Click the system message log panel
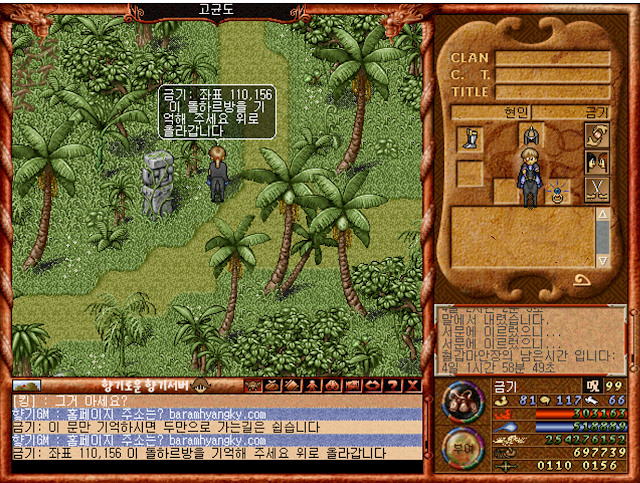 click(531, 338)
